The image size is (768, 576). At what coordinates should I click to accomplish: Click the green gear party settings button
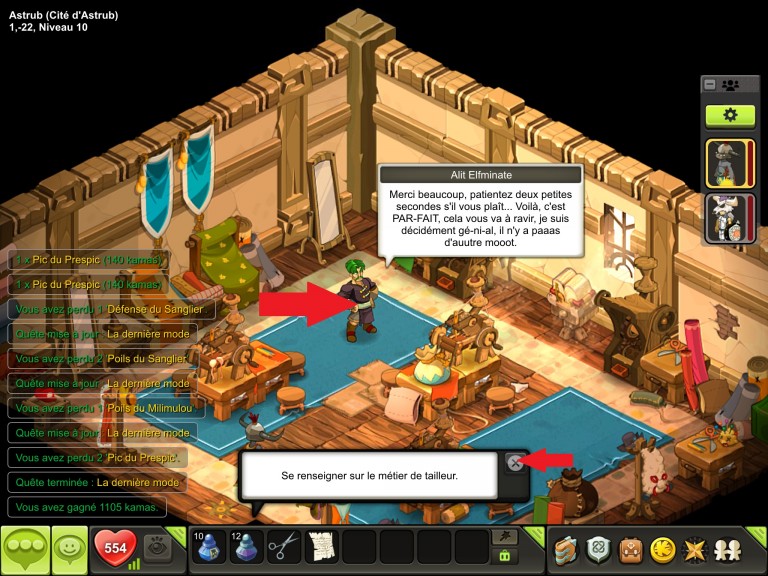(x=730, y=115)
